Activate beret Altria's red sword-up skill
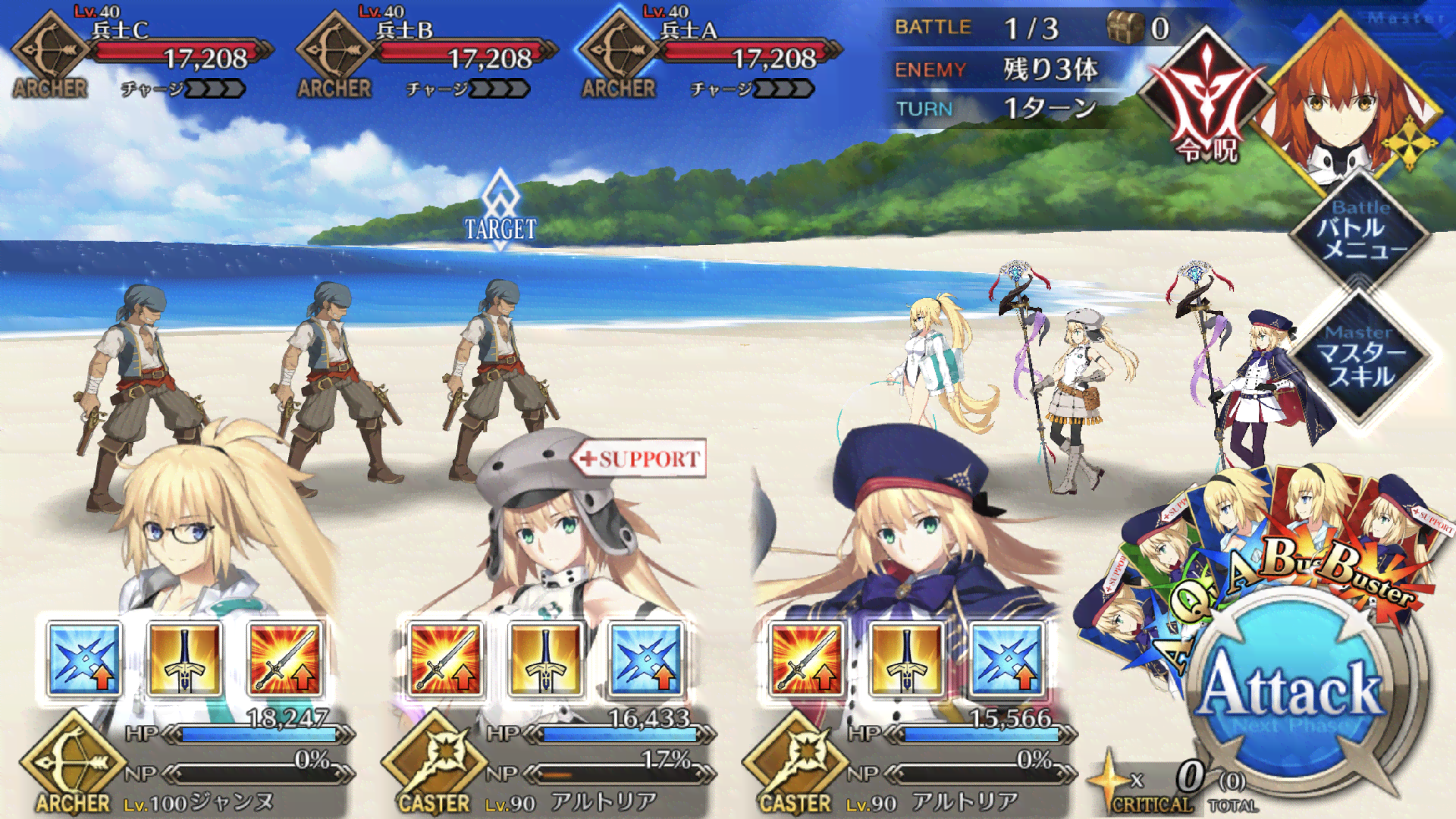This screenshot has height=819, width=1456. pyautogui.click(x=805, y=658)
